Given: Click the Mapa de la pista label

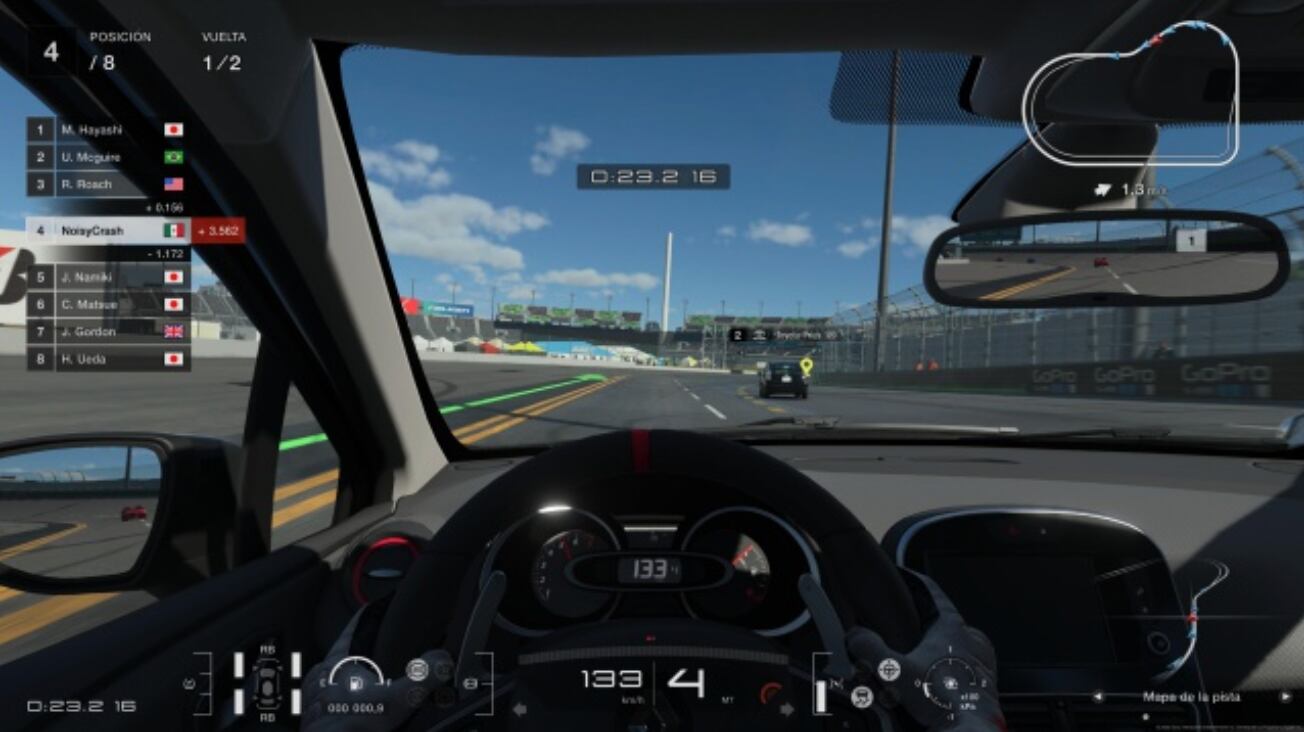Looking at the screenshot, I should [1191, 696].
